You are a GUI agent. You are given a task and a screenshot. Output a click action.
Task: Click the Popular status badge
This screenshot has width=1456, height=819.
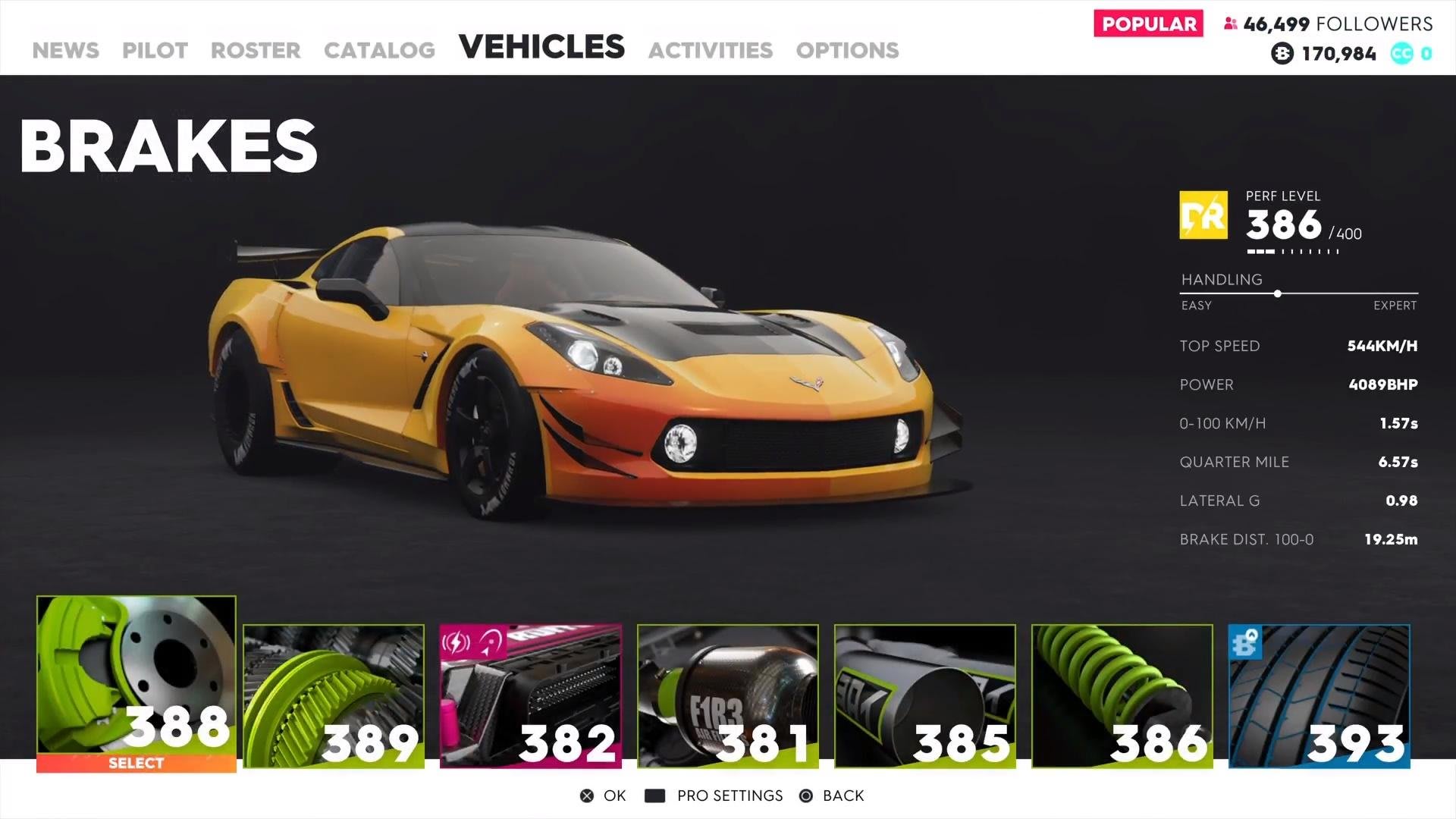(x=1148, y=24)
